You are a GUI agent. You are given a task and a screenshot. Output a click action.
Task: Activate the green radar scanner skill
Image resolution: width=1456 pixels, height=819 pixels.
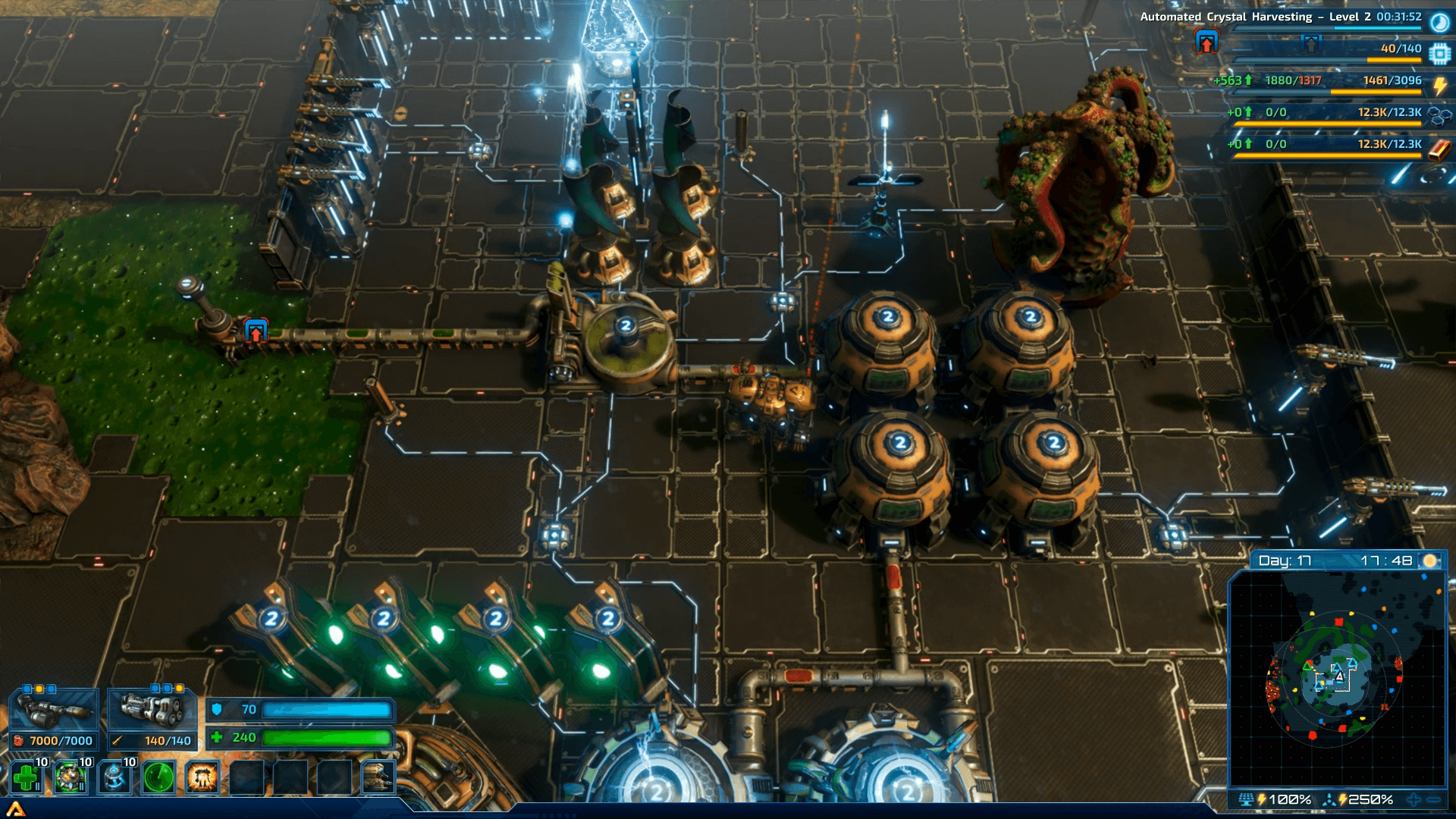158,777
